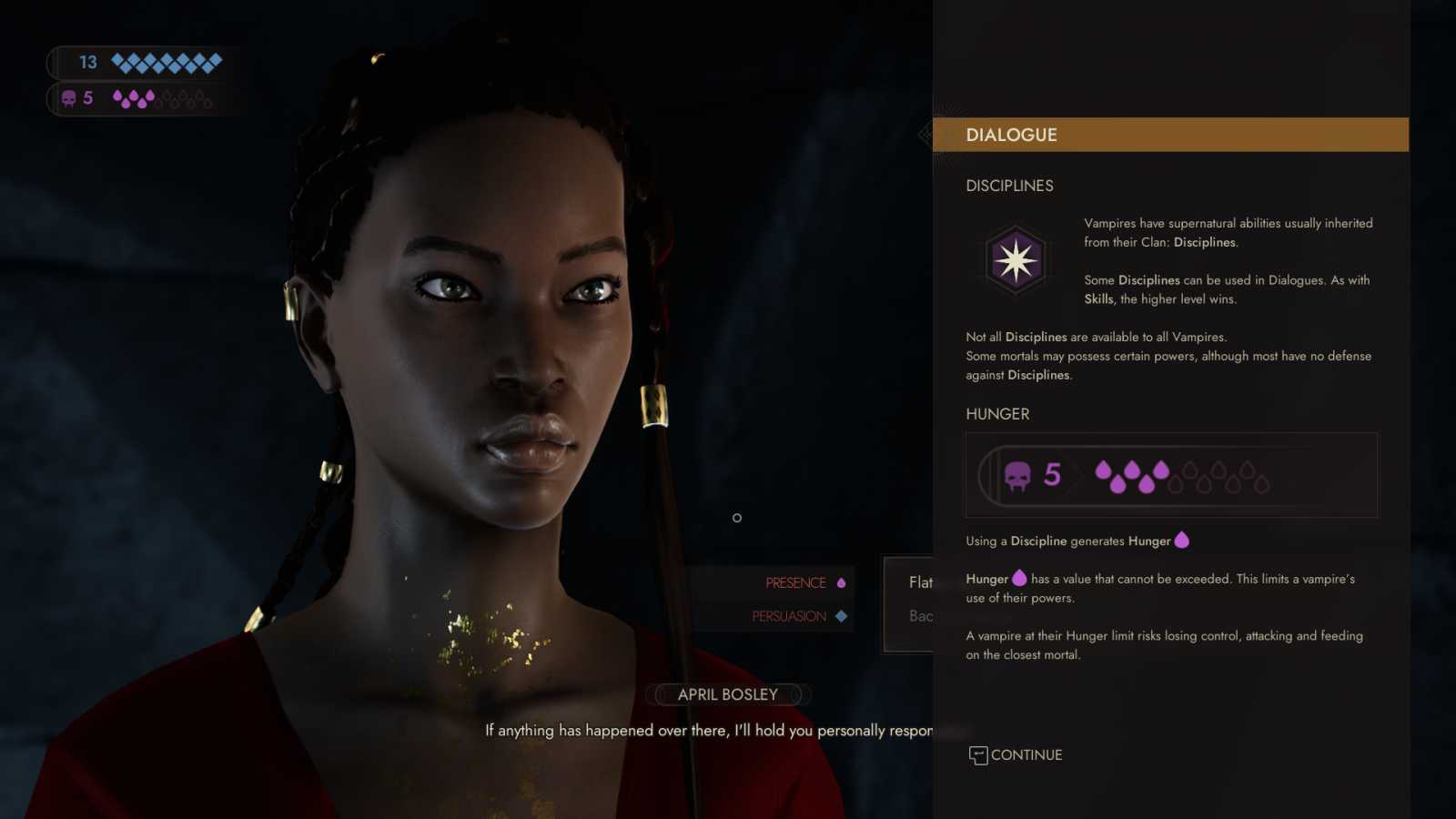Image resolution: width=1456 pixels, height=819 pixels.
Task: Select the Persuasion dialogue option
Action: (790, 617)
